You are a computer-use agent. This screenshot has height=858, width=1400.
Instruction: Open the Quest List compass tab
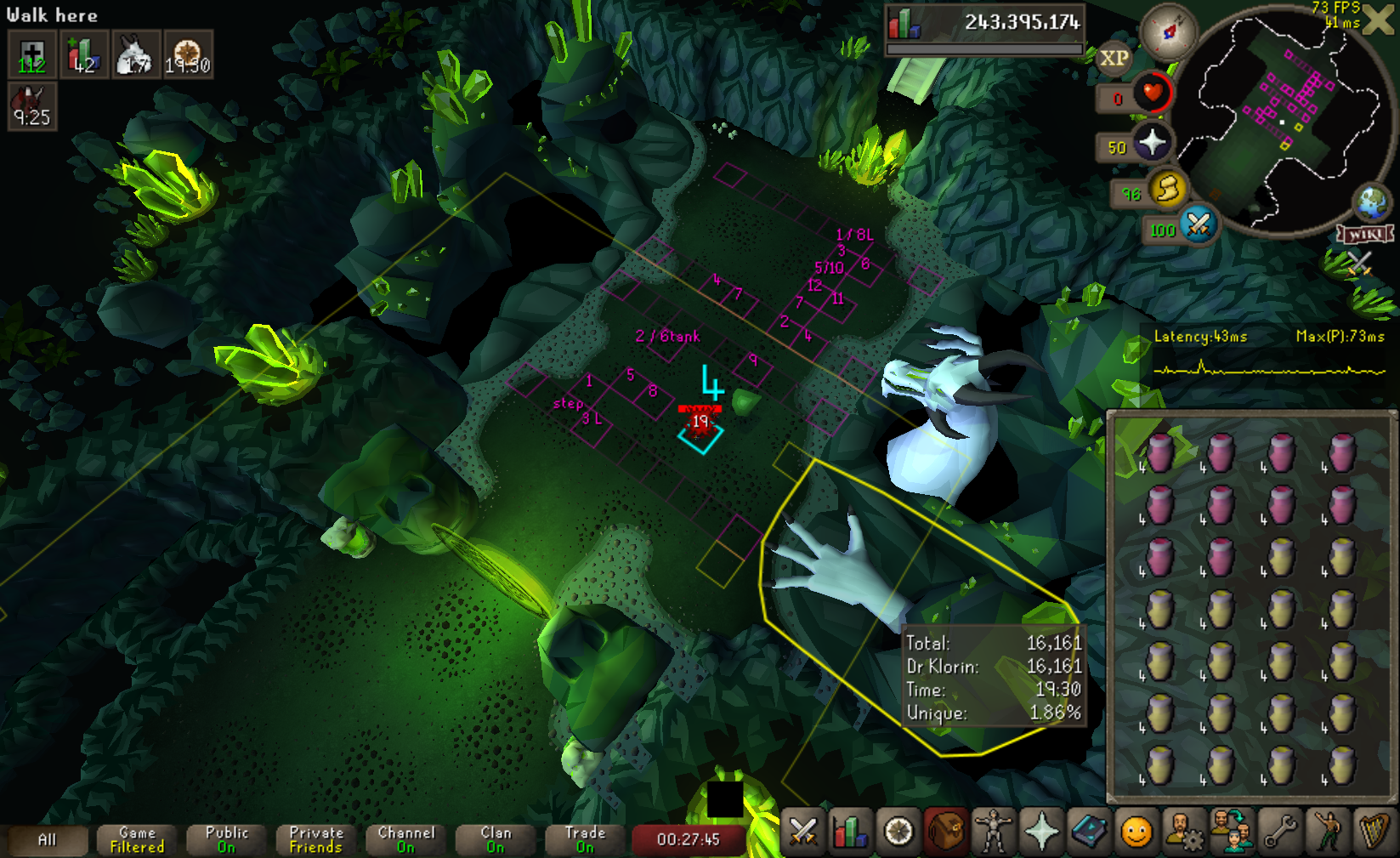click(x=898, y=831)
